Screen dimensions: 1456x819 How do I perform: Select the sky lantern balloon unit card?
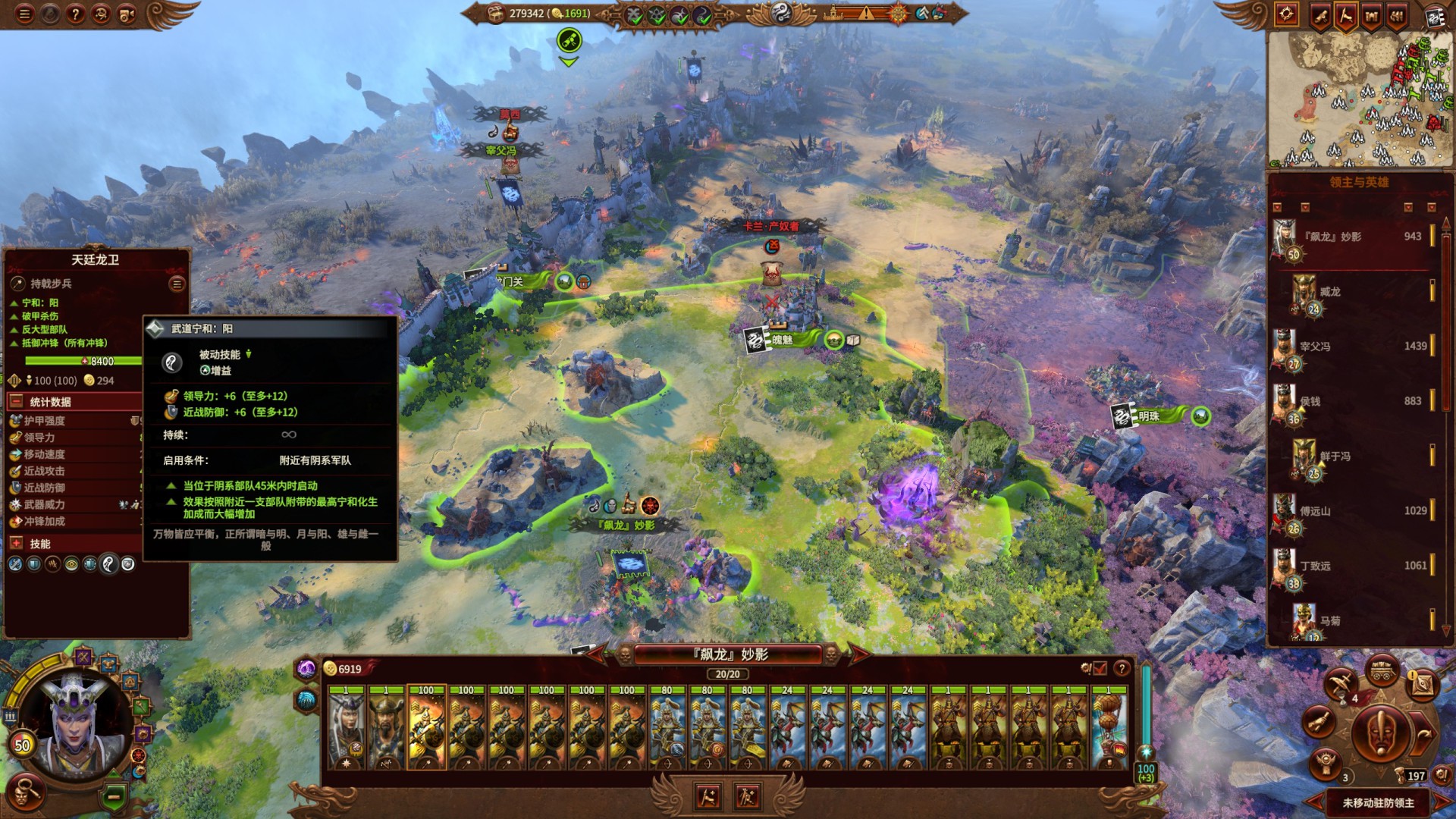1109,730
